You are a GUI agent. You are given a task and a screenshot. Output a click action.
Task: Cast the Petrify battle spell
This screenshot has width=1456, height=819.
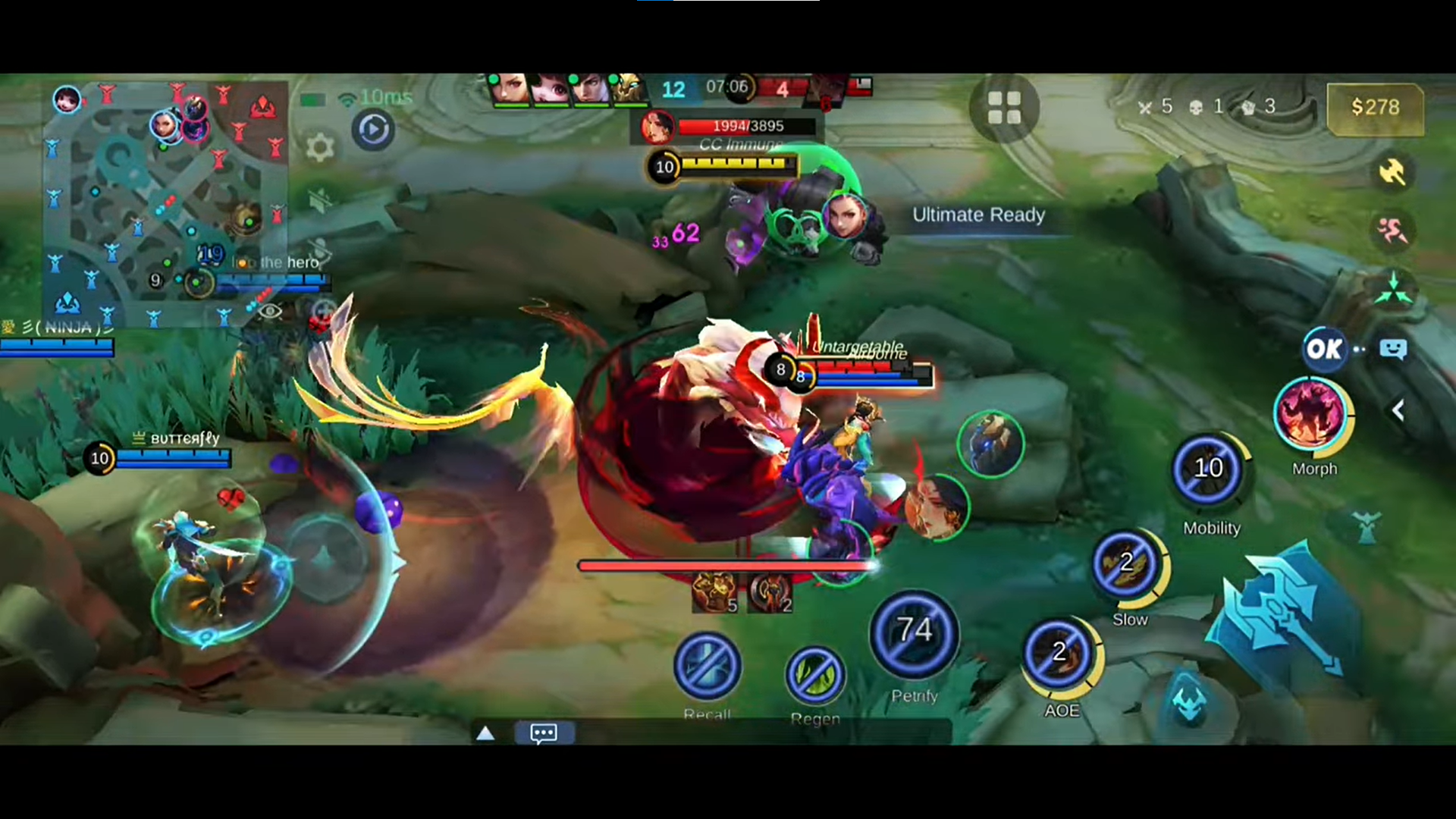tap(915, 633)
